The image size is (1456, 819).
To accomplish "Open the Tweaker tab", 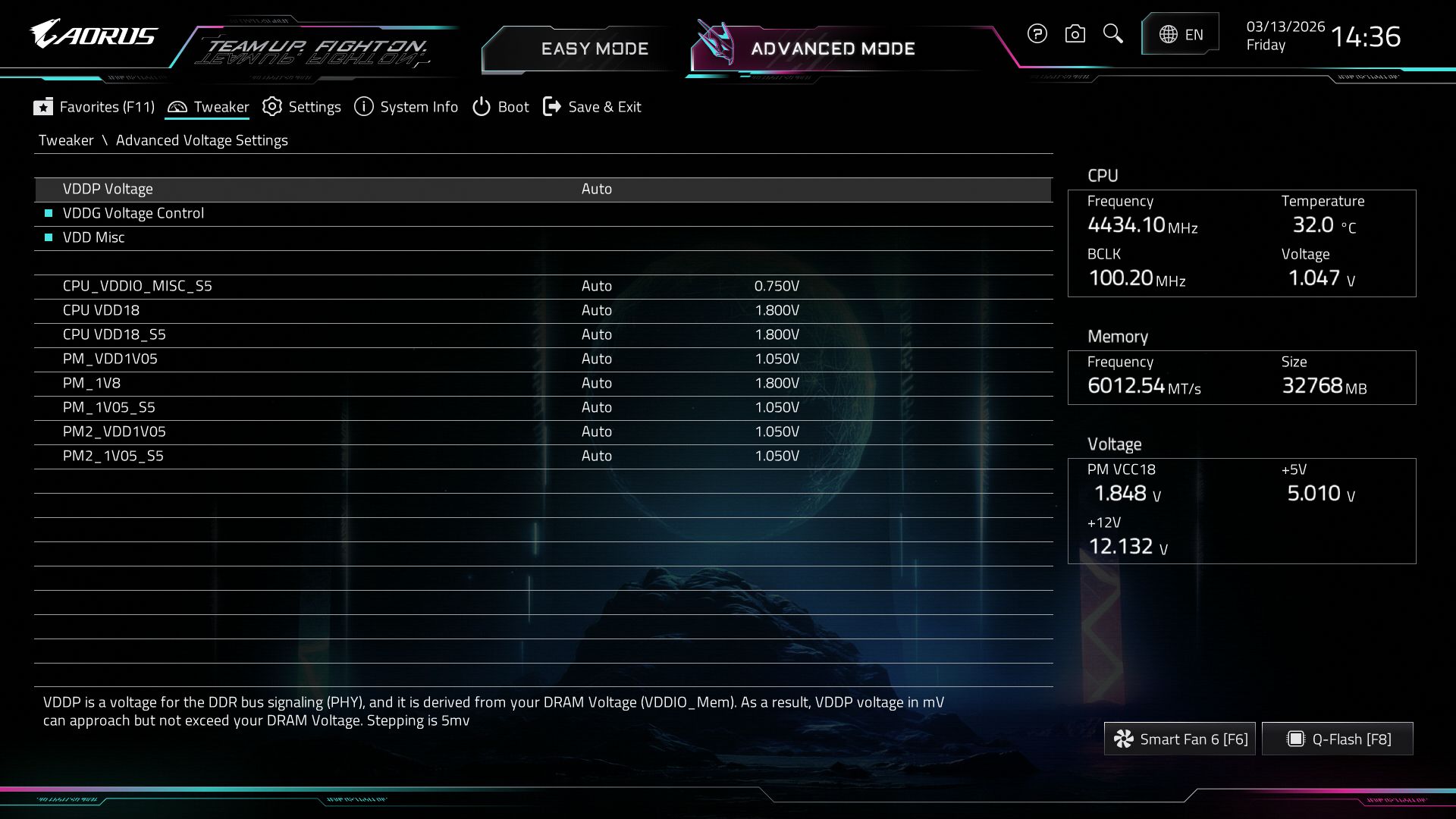I will click(x=208, y=107).
